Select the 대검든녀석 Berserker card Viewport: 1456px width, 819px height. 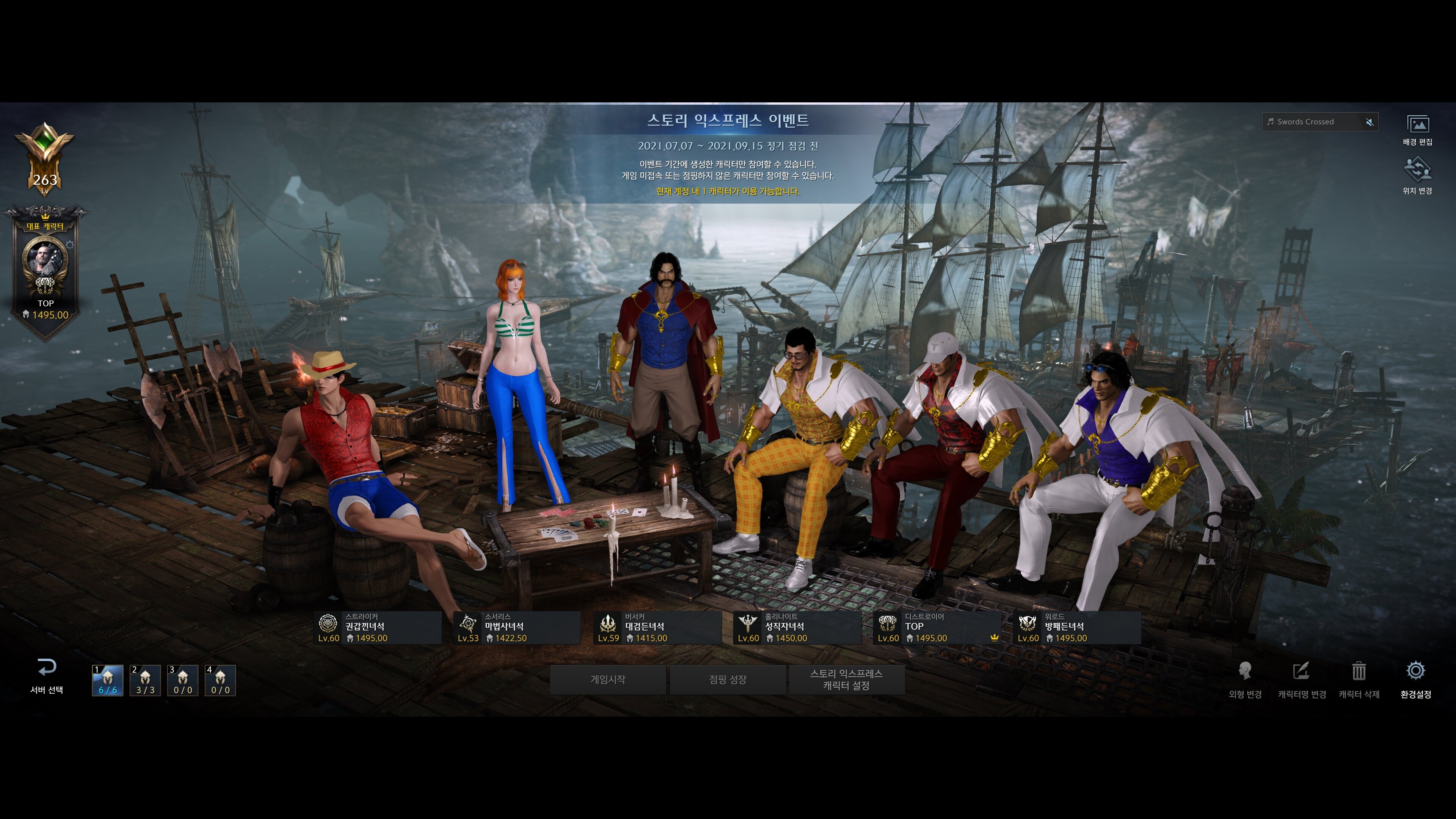coord(657,628)
